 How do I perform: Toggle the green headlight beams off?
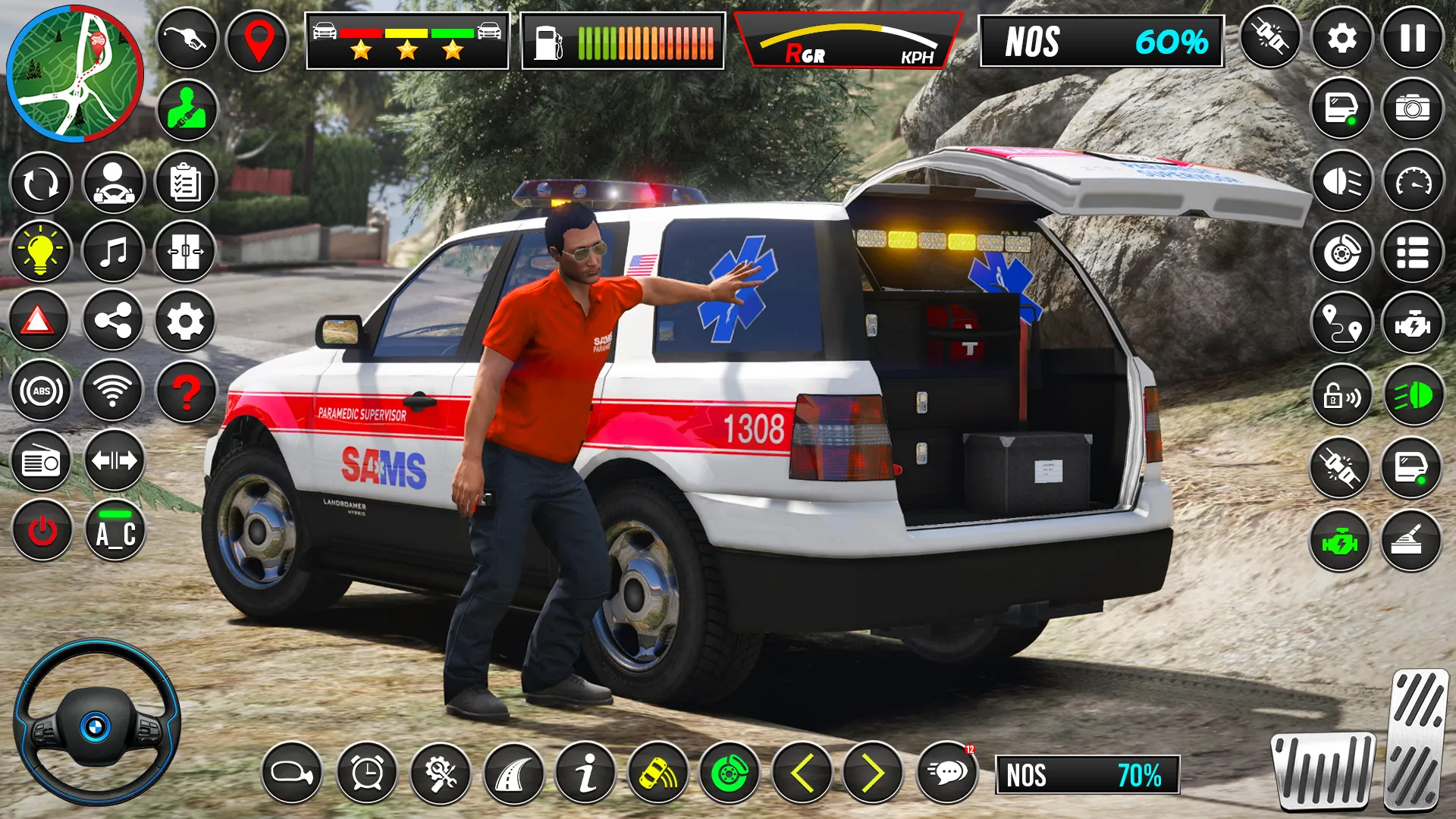click(x=1412, y=394)
